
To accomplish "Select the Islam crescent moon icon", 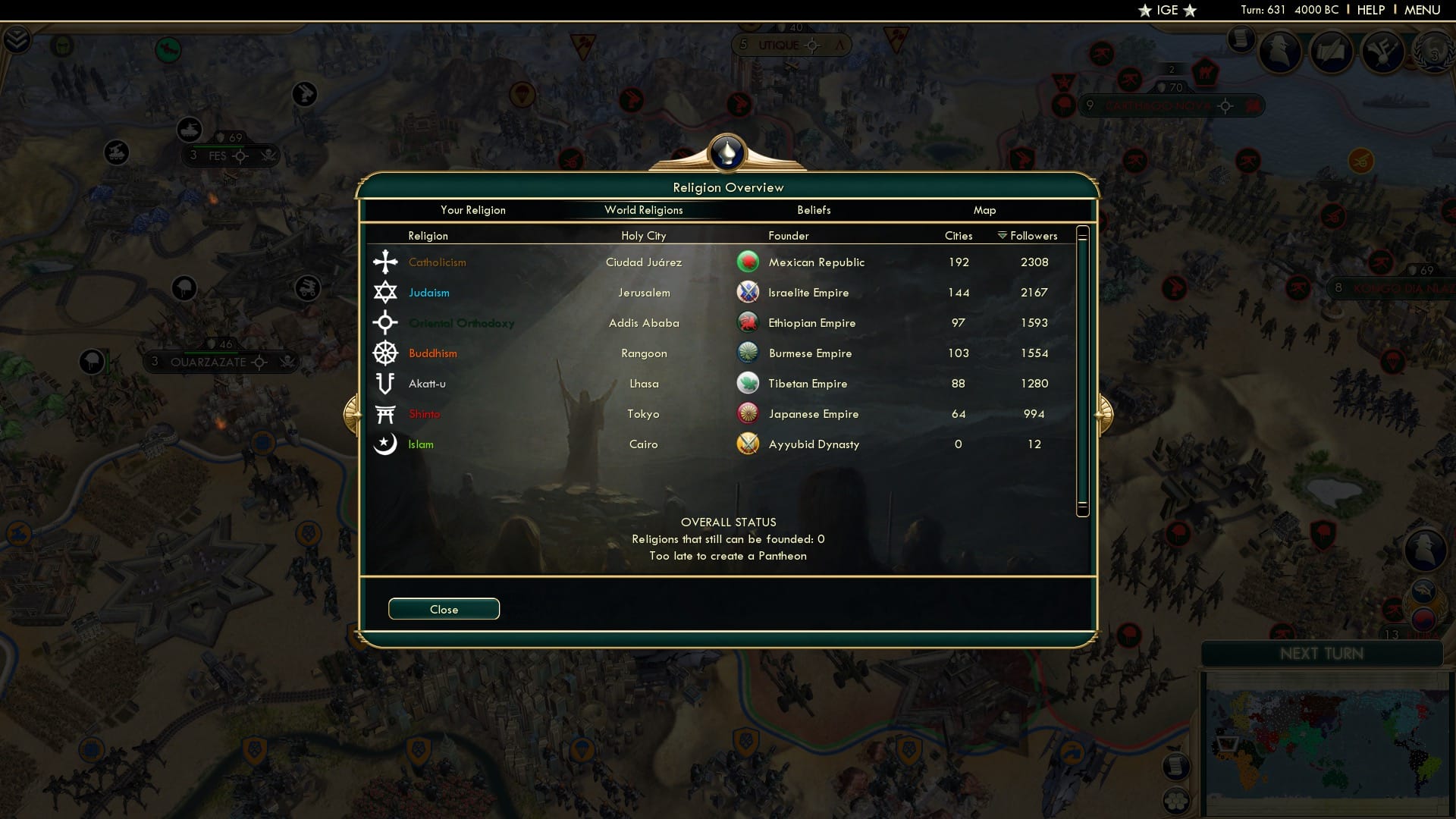I will (x=386, y=444).
